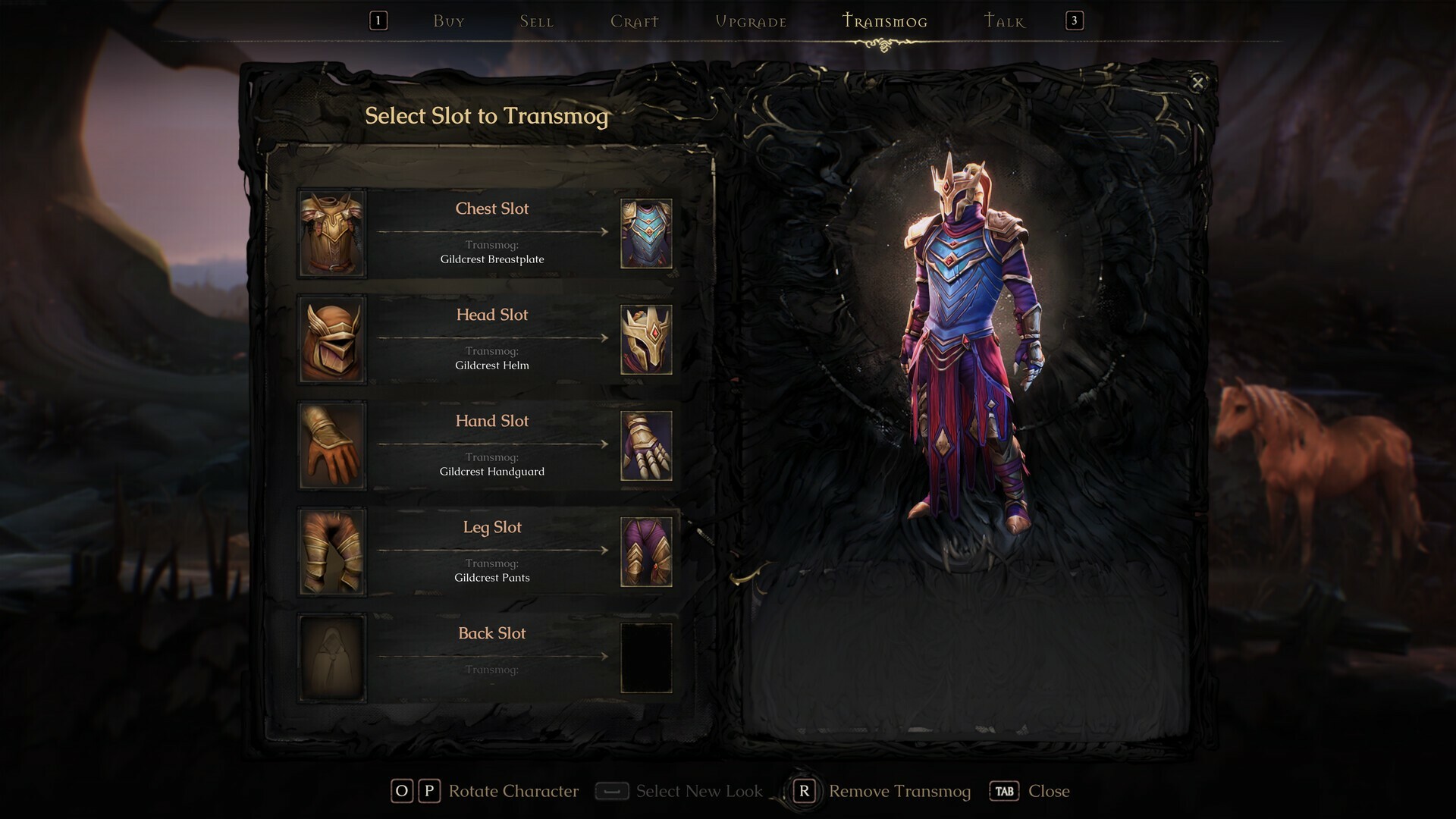Click the Gildcrest Handguard transmog icon
Screen dimensions: 1456x819
pos(646,445)
